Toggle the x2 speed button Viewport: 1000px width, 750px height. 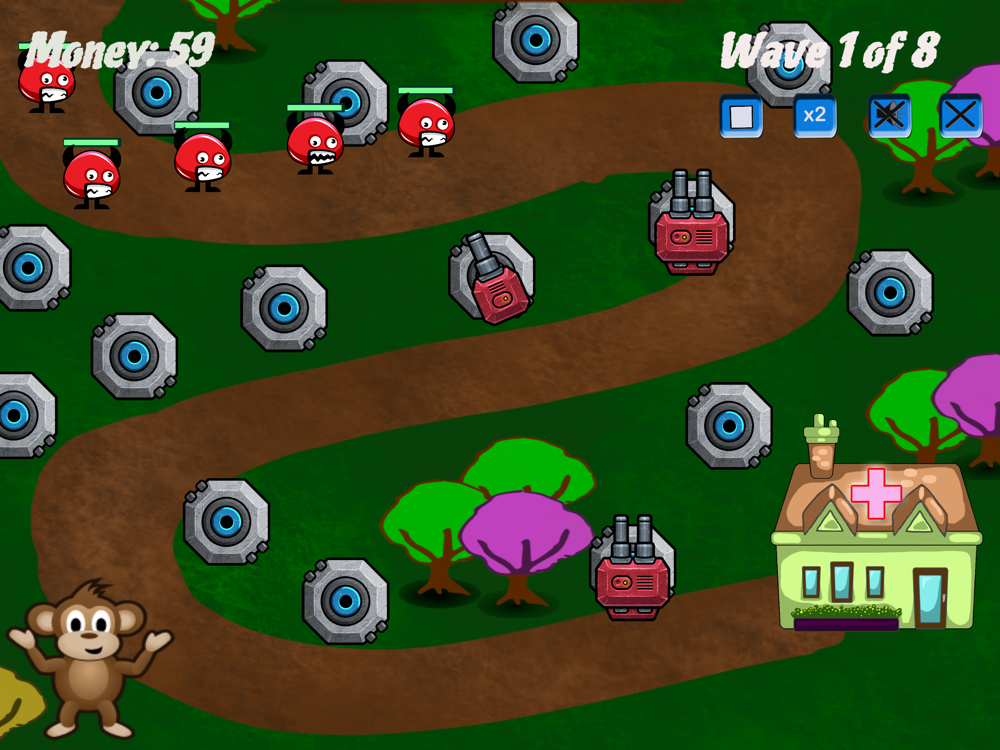[815, 116]
